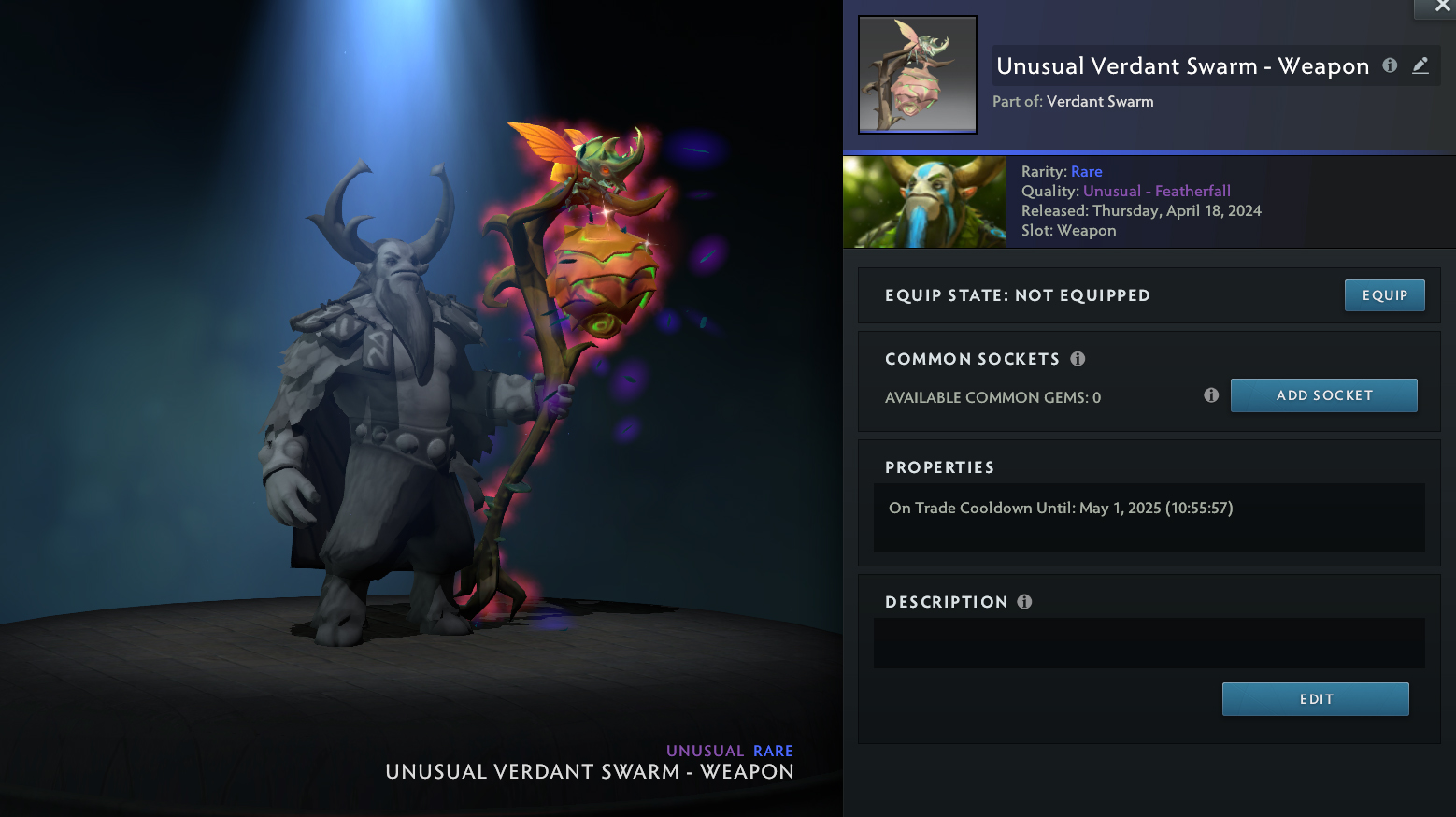Open the Verdant Swarm set link

[x=1100, y=101]
